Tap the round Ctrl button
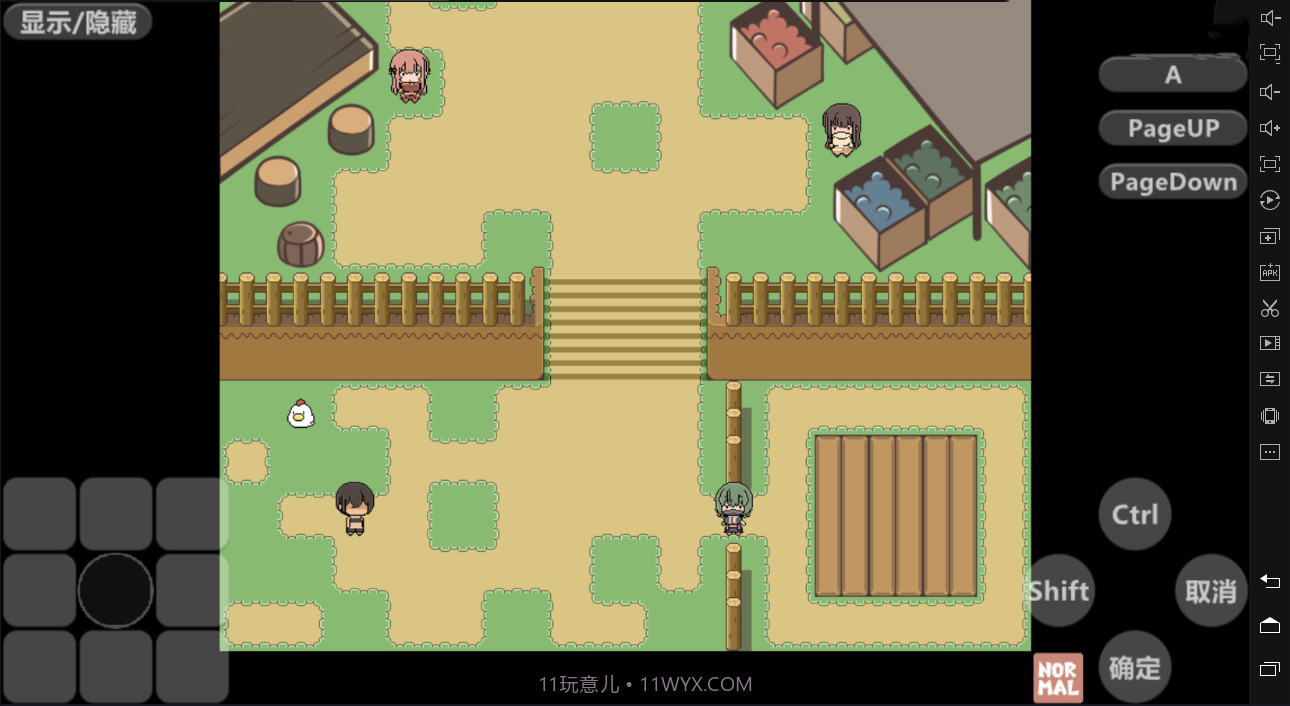 pos(1135,514)
